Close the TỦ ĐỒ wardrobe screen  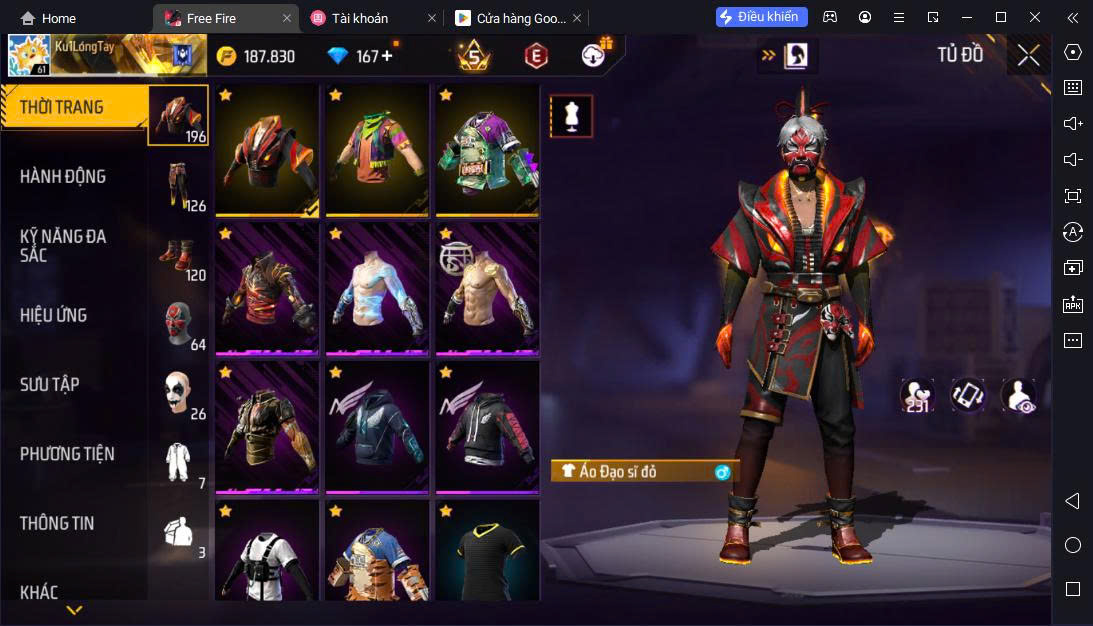1029,55
